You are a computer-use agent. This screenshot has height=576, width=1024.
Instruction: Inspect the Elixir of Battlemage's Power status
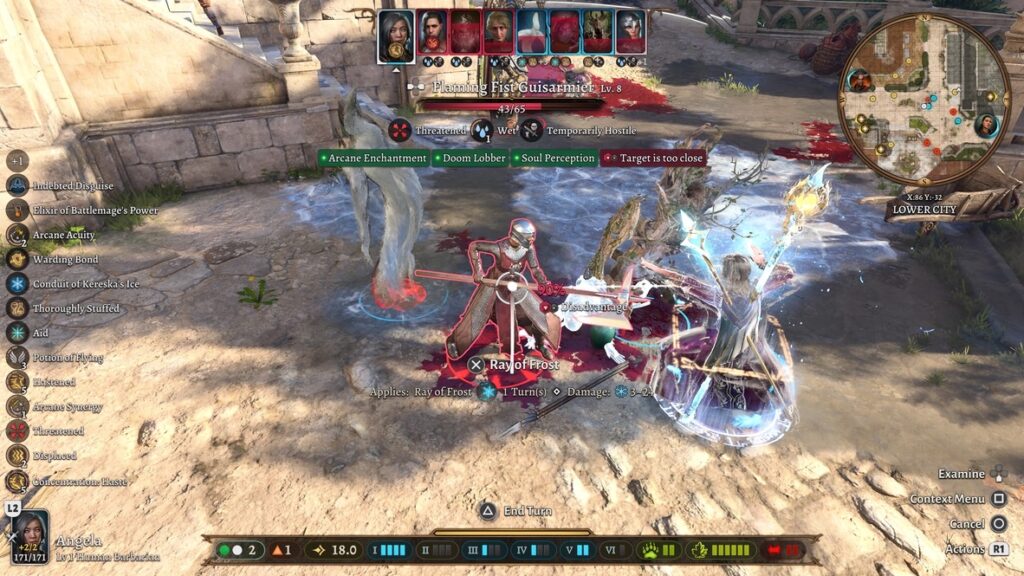tap(17, 210)
